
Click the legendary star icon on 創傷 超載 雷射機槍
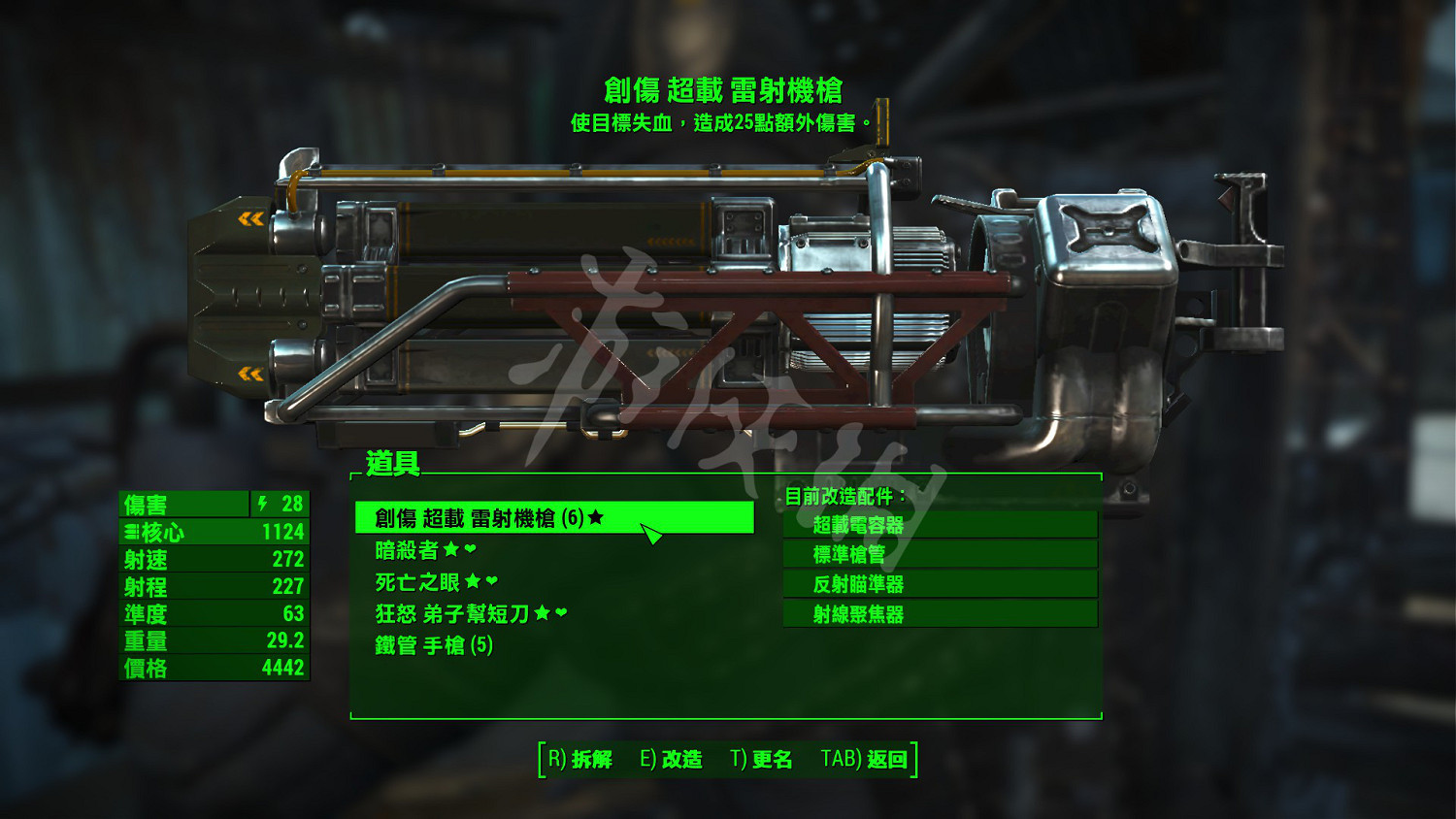tap(596, 516)
